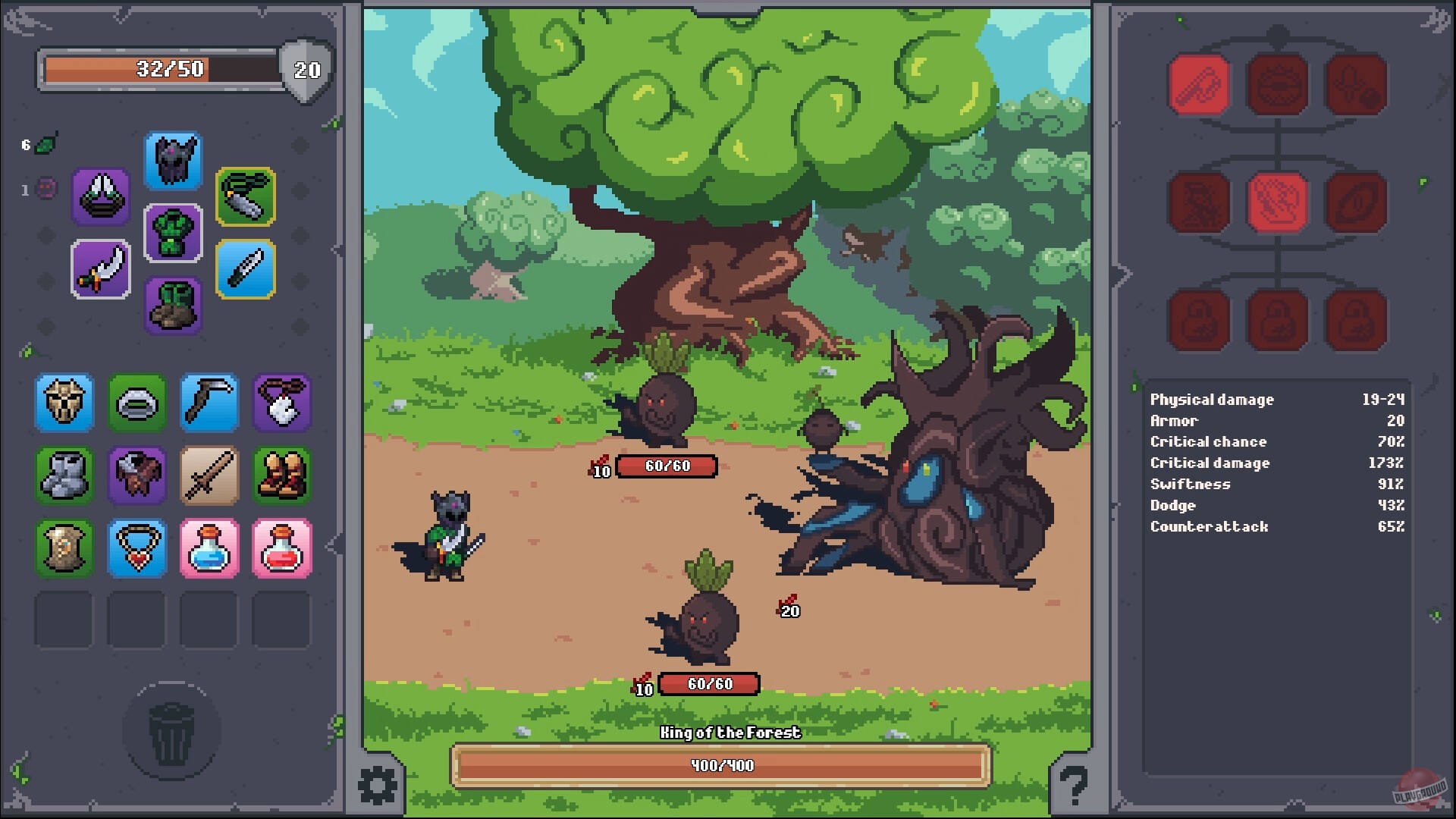Click the King of the Forest health bar
Screen dimensions: 1456x819
click(x=719, y=765)
